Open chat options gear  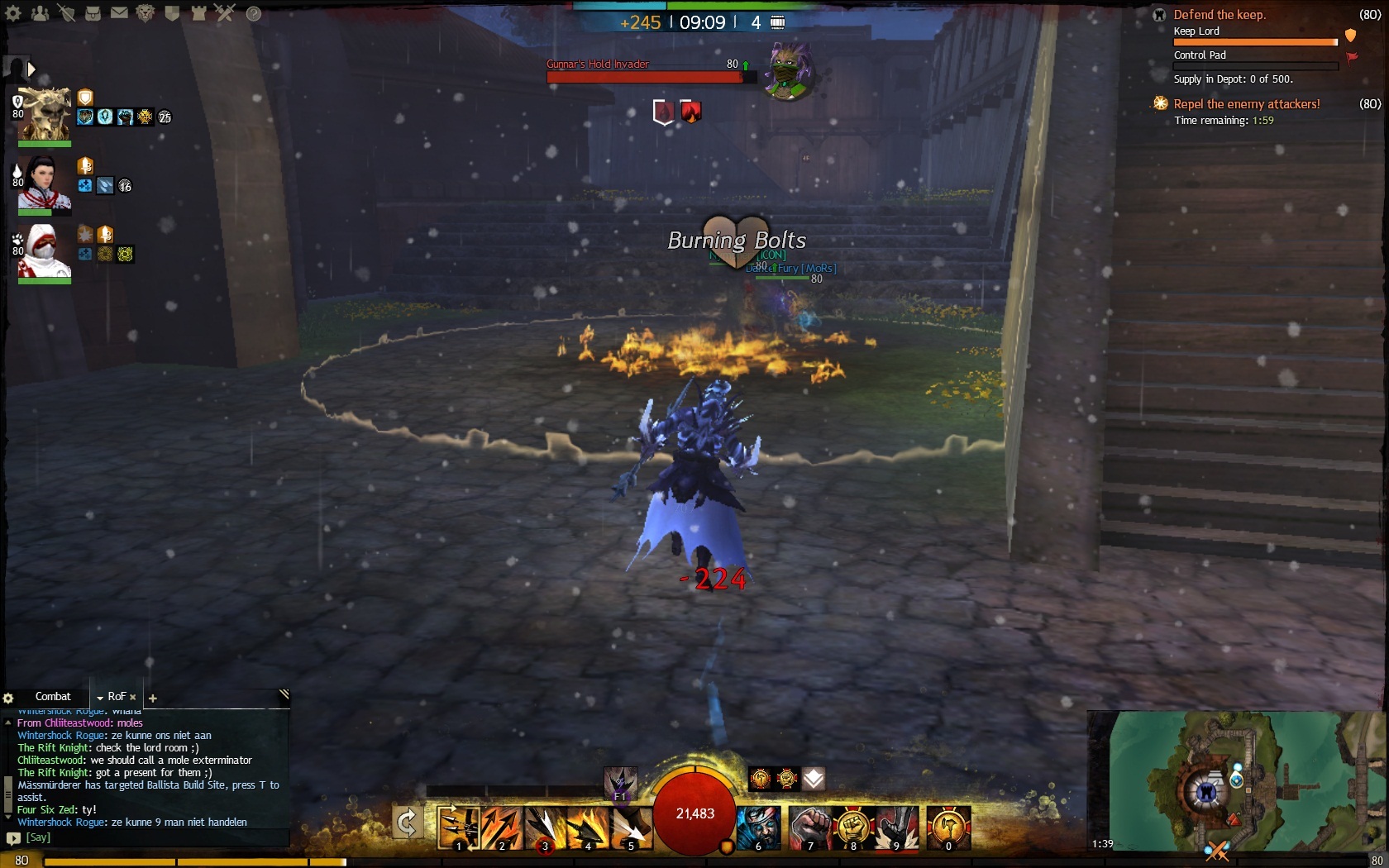(8, 699)
